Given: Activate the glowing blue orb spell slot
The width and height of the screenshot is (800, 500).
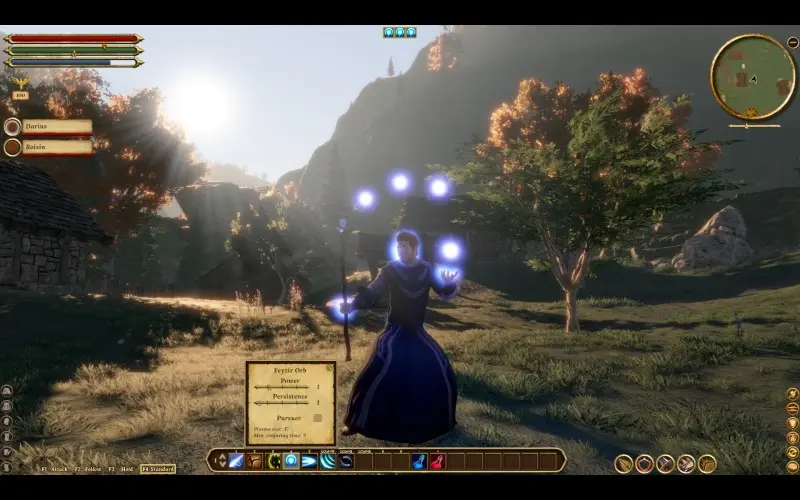Looking at the screenshot, I should click(x=291, y=461).
